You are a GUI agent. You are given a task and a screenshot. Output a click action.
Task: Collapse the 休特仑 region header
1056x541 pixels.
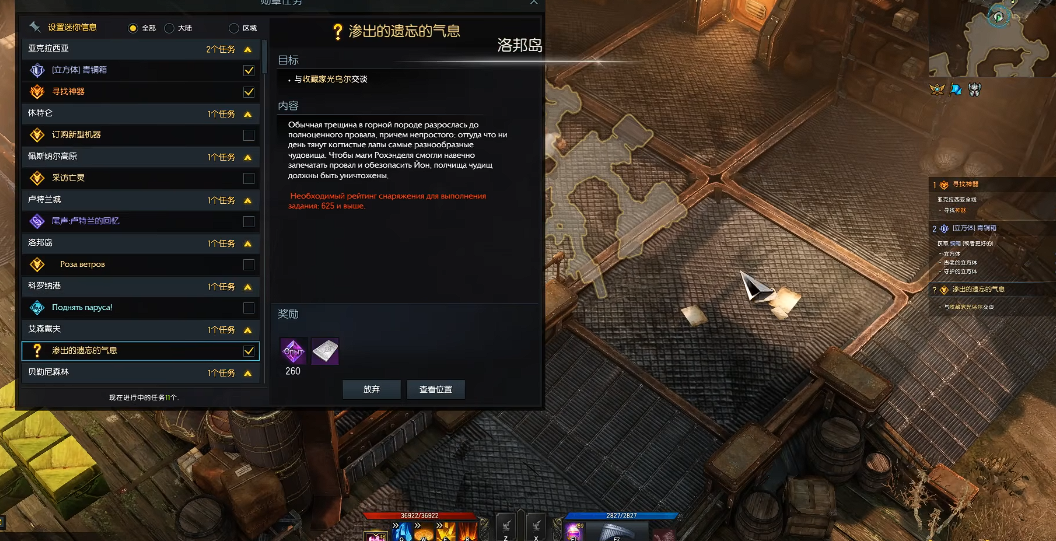tap(247, 114)
